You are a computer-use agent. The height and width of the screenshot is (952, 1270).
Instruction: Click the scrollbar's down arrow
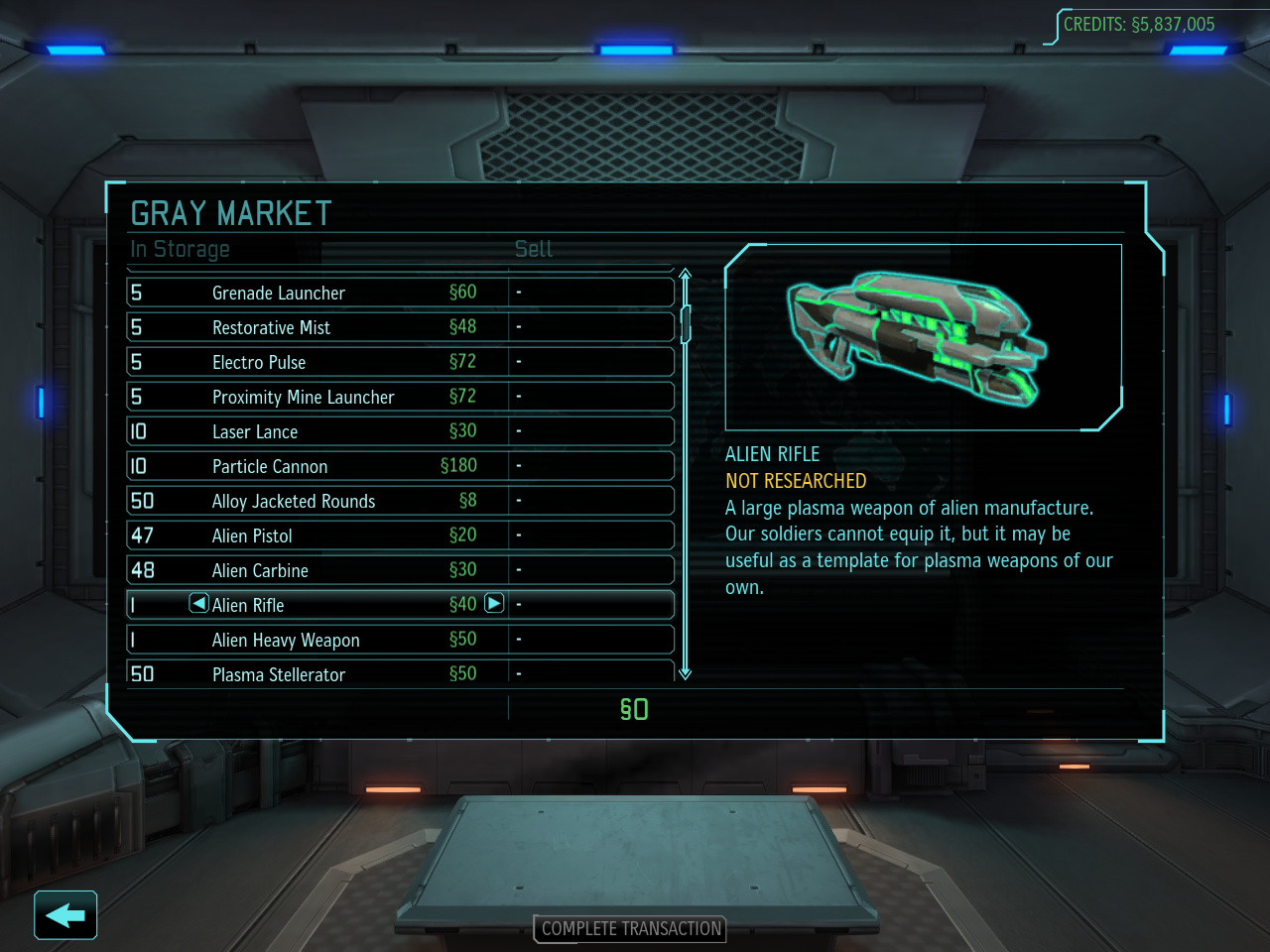[685, 672]
